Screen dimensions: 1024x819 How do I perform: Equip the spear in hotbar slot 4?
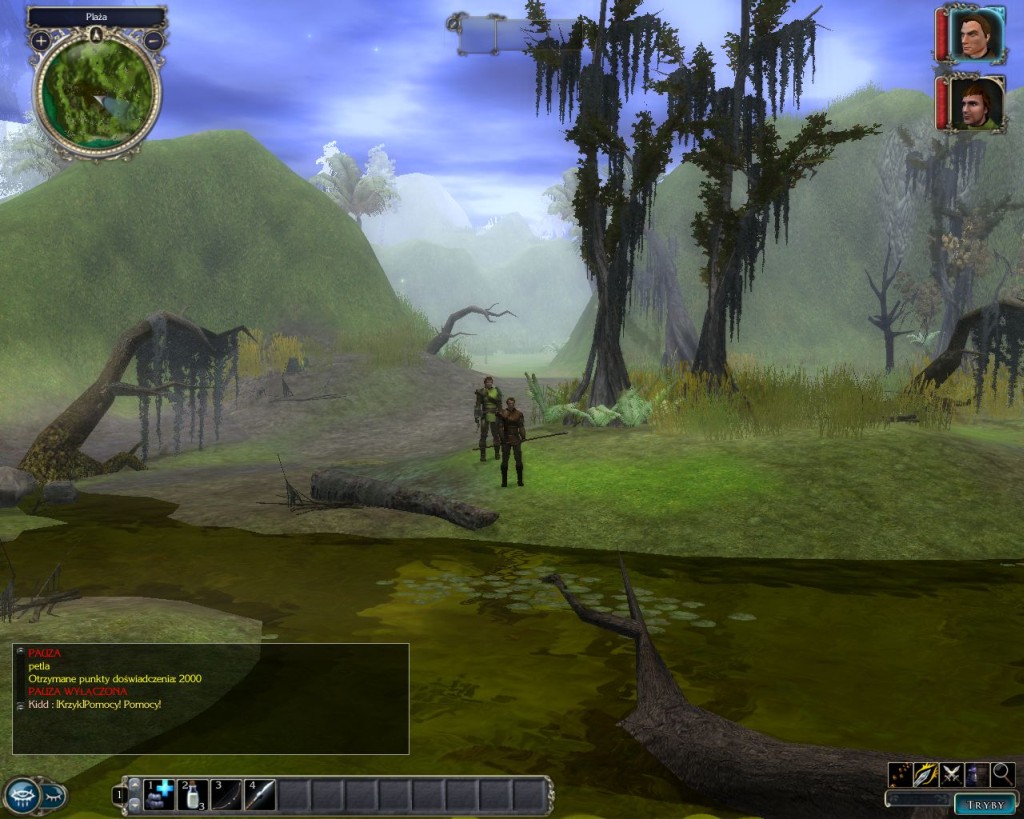tap(260, 795)
